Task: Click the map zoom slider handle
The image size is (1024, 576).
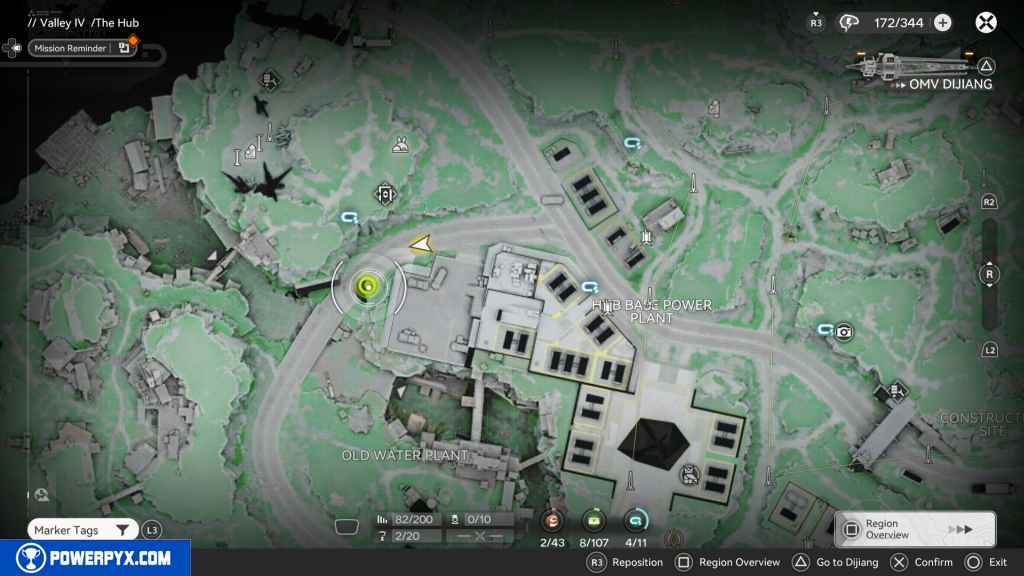Action: coord(989,274)
